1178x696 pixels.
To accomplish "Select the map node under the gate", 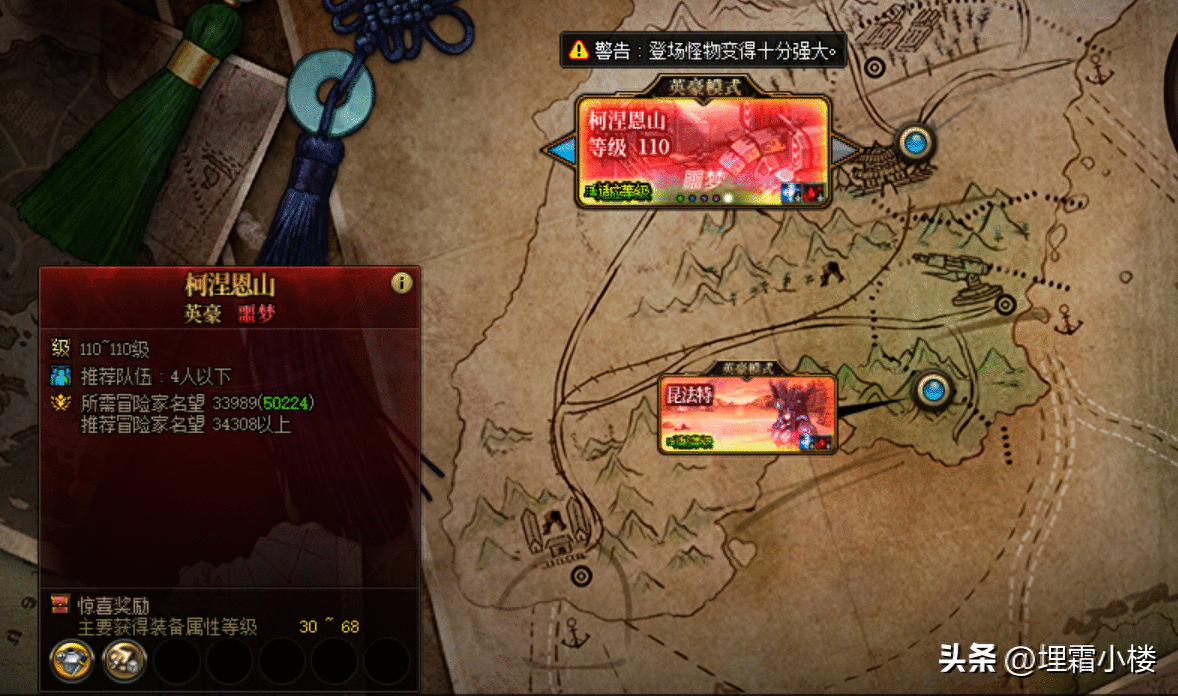I will click(x=580, y=576).
